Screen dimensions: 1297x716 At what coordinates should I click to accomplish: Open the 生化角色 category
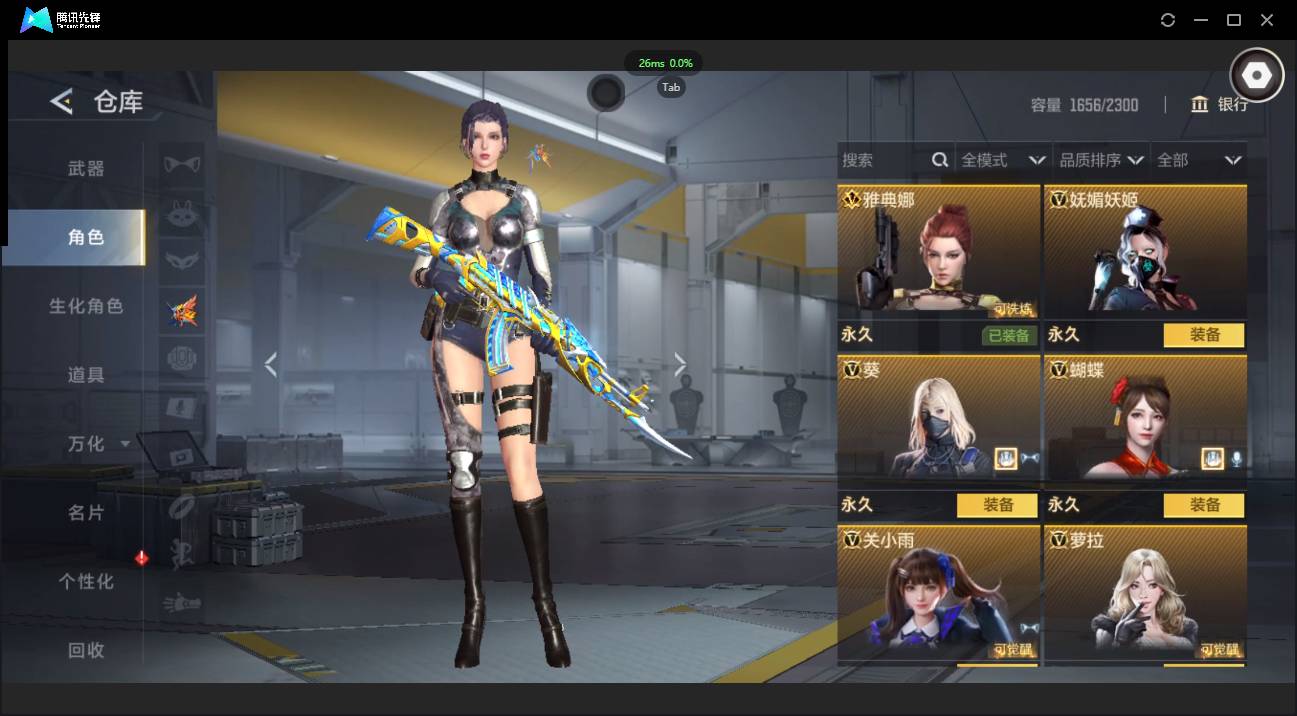tap(86, 306)
